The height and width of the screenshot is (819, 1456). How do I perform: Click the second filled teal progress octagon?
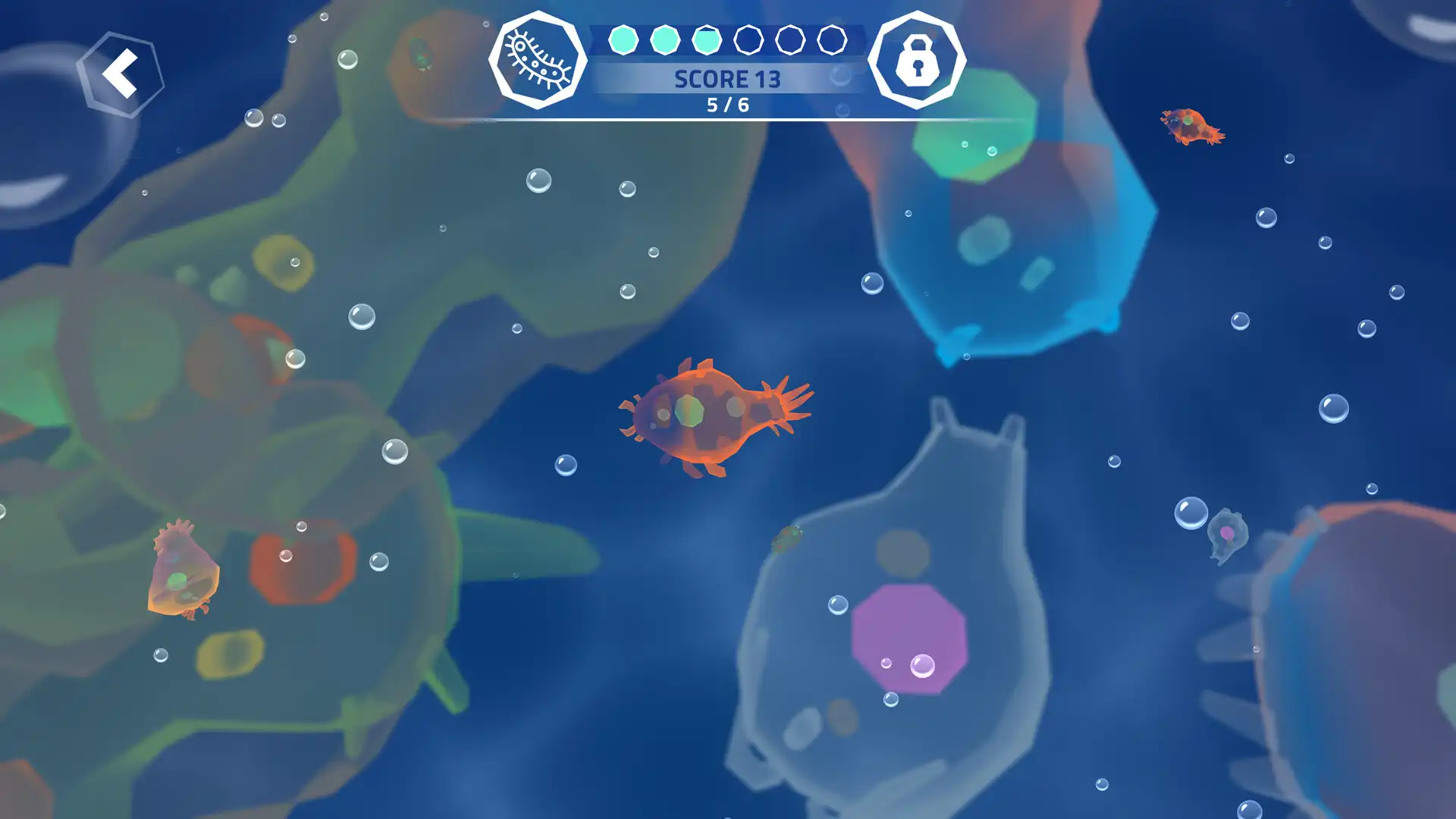coord(664,39)
